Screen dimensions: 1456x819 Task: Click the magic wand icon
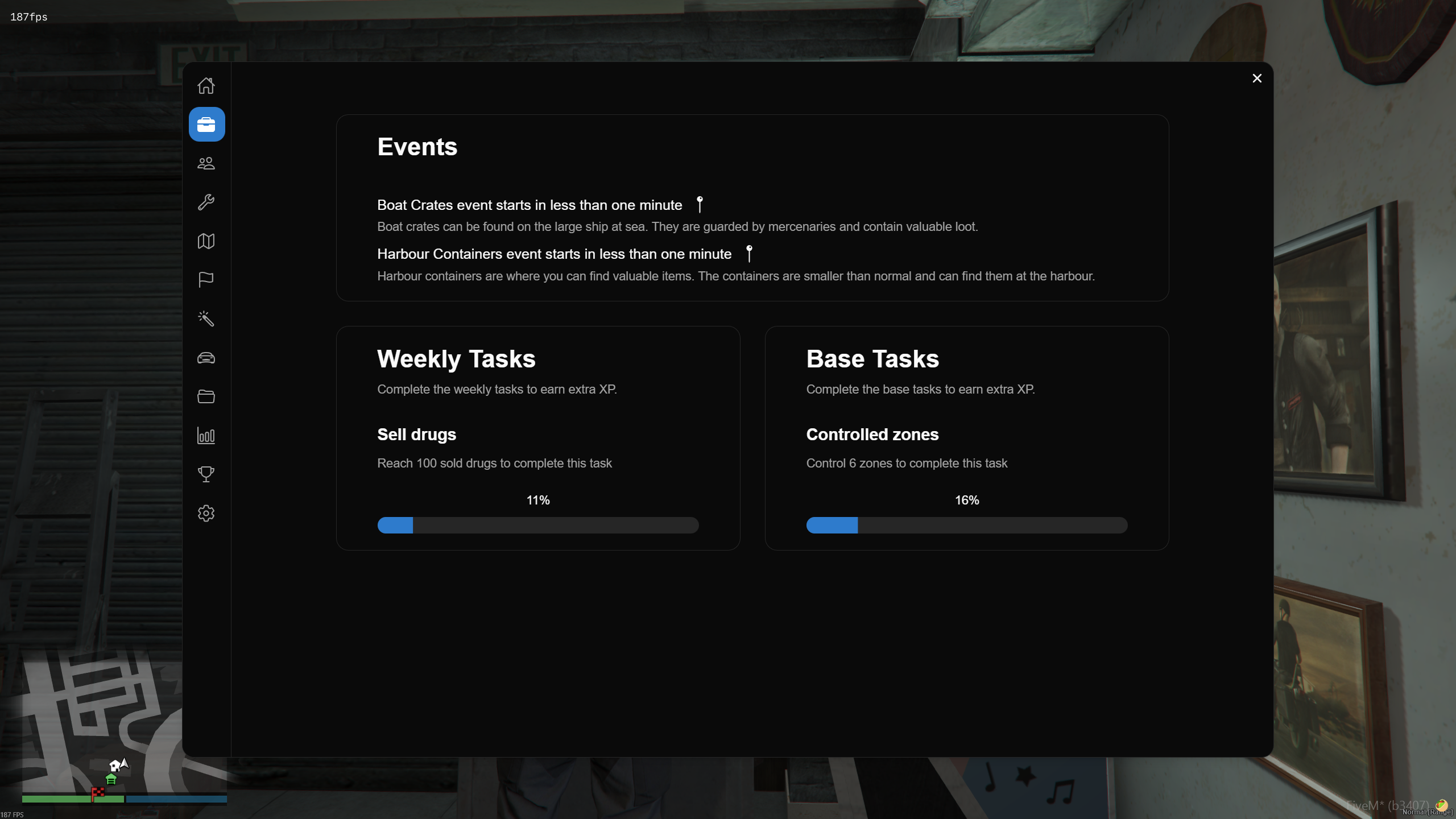206,319
